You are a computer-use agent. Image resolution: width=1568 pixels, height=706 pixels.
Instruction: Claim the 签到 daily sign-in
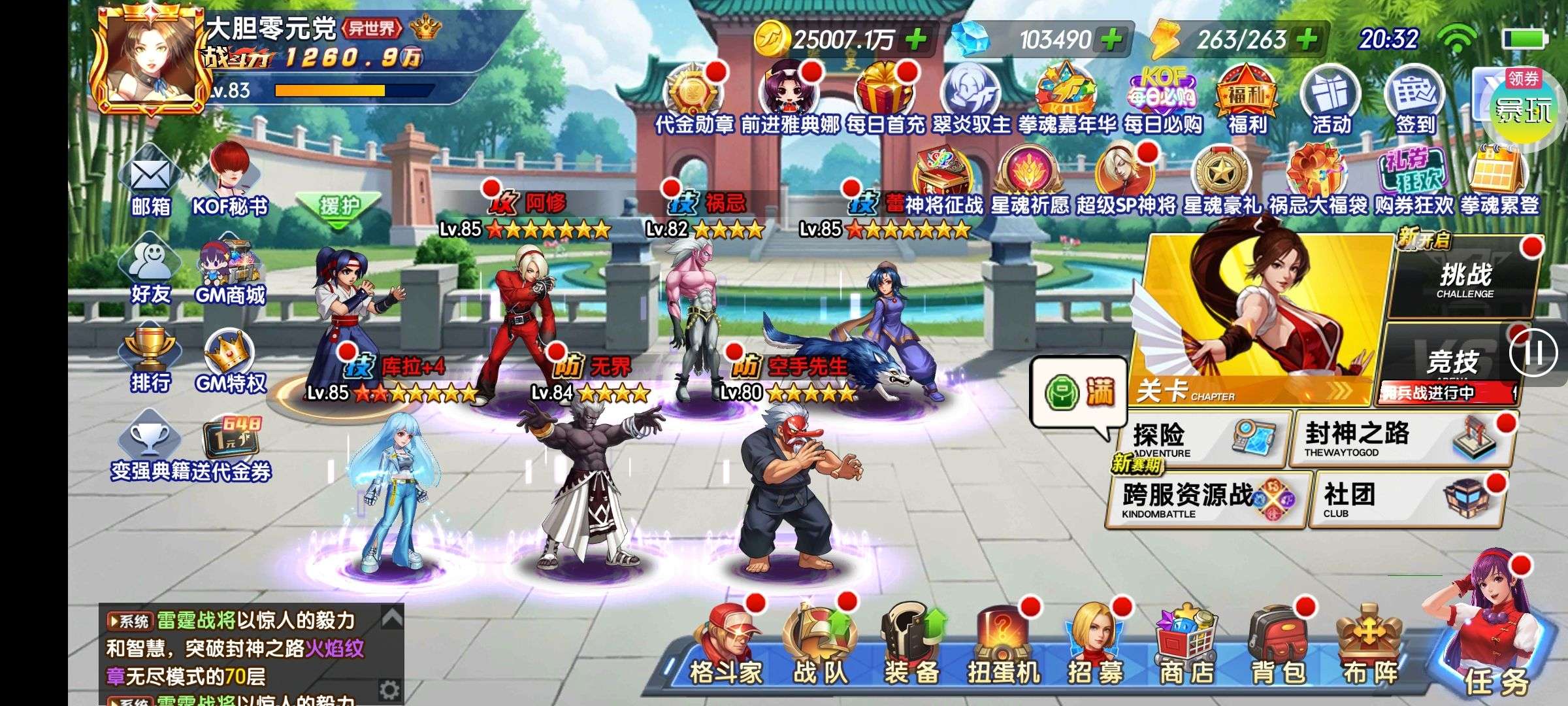1415,101
